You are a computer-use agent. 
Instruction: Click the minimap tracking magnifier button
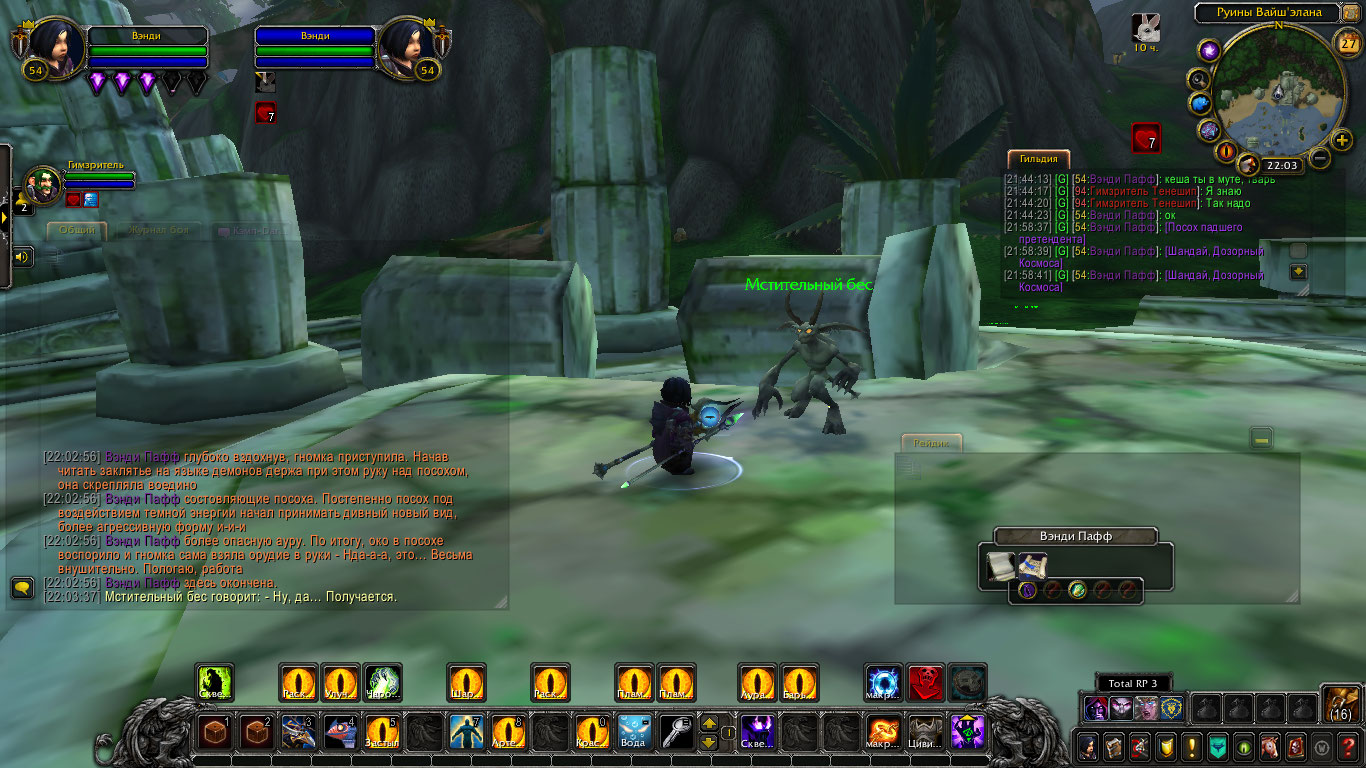click(1198, 79)
